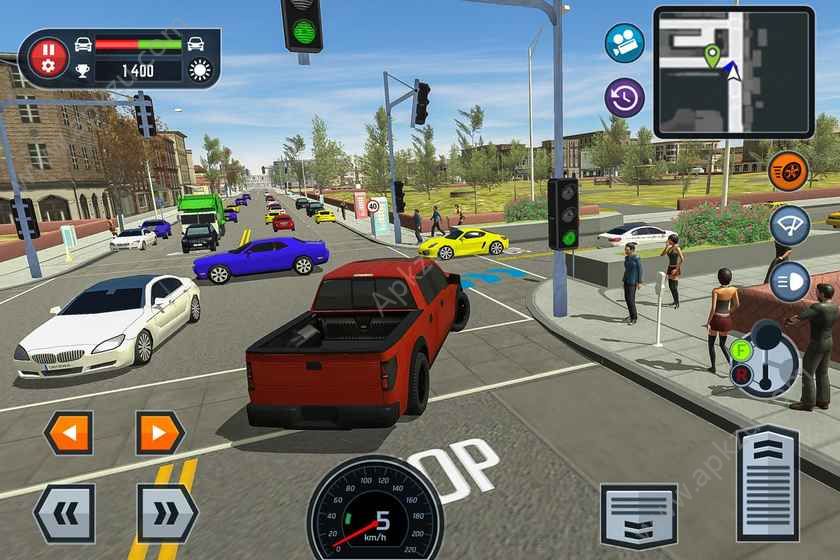This screenshot has height=560, width=840.
Task: Activate the orange speeding wheel button
Action: pos(788,171)
